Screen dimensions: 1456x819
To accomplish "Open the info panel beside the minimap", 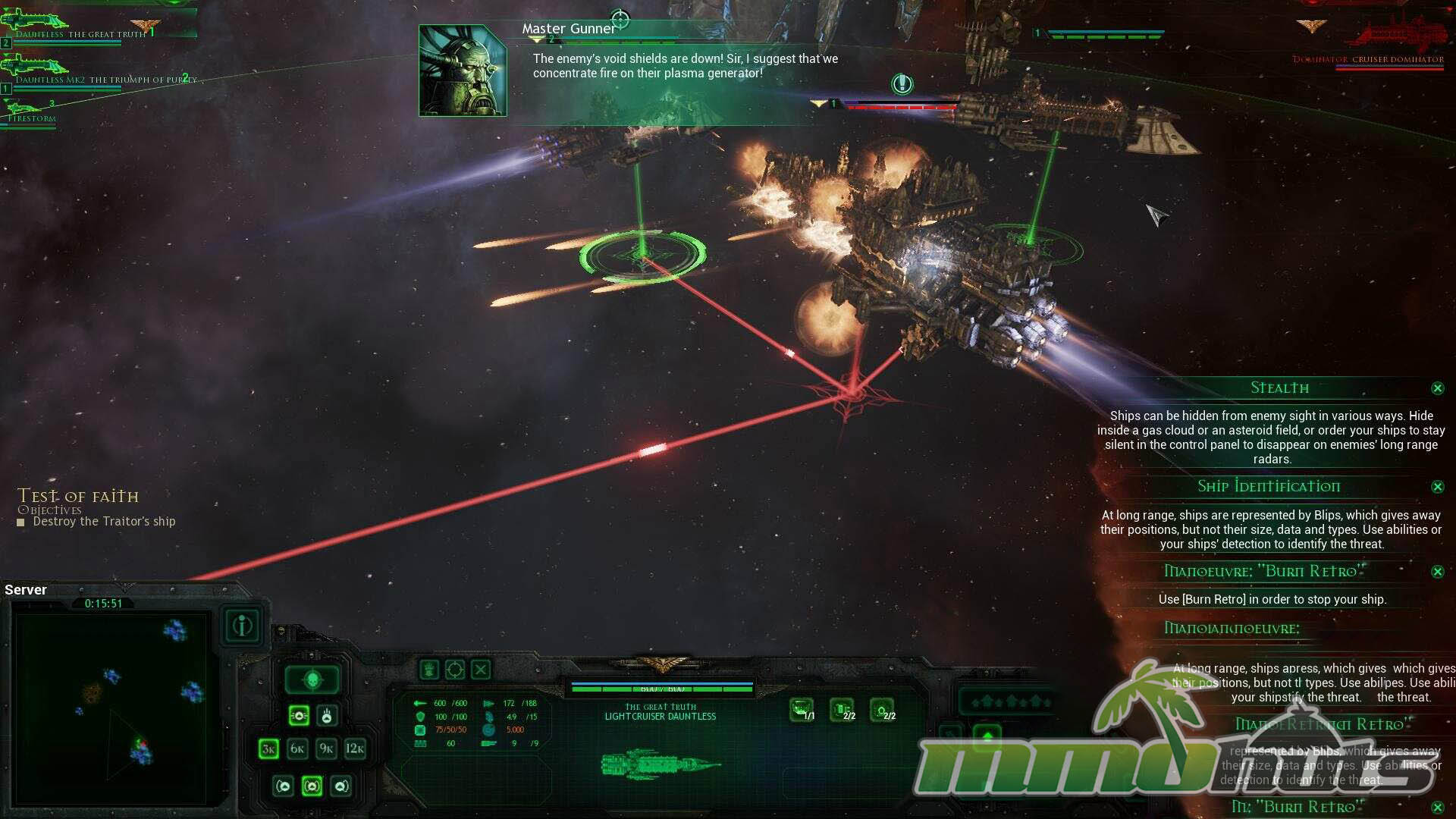I will [243, 626].
